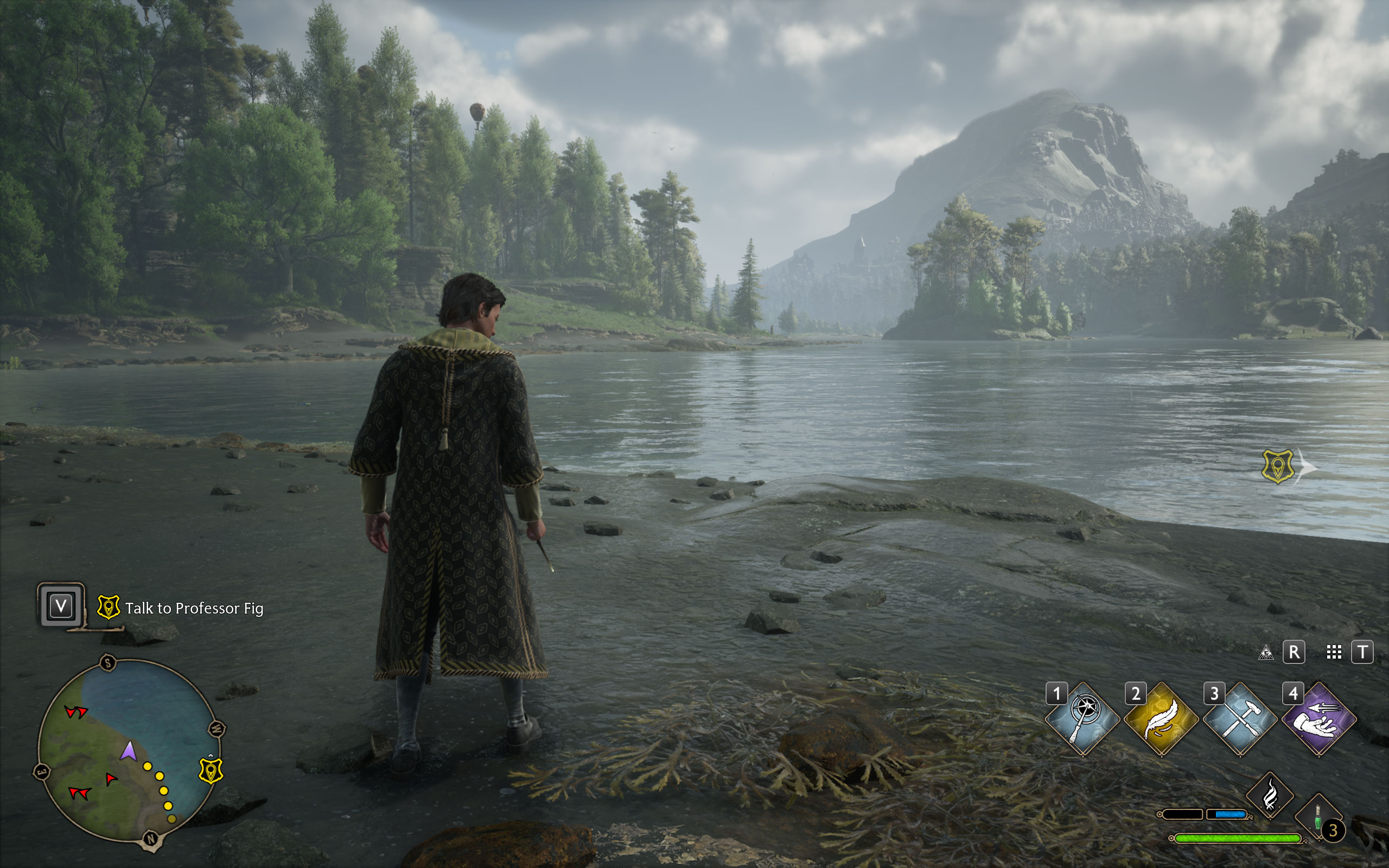The image size is (1389, 868).
Task: Click the purple player arrow on the minimap
Action: pos(129,751)
